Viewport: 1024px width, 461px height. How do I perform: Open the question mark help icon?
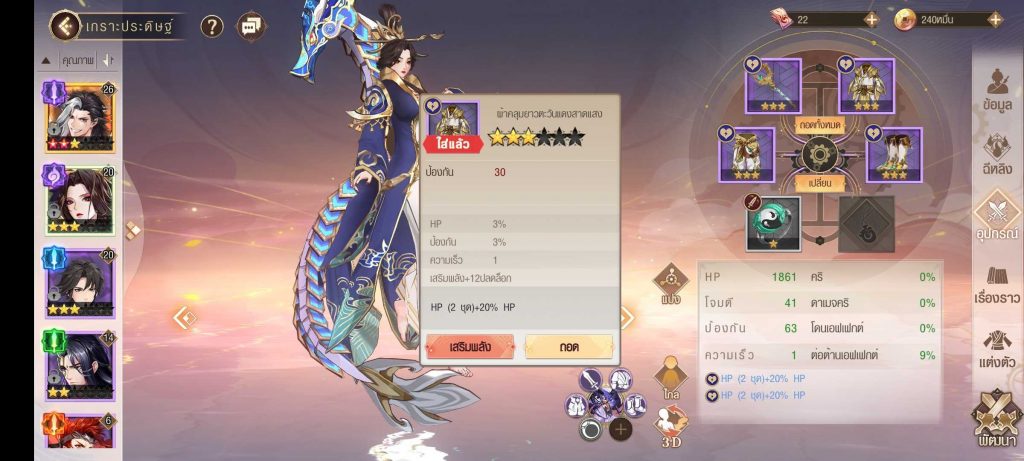[211, 26]
